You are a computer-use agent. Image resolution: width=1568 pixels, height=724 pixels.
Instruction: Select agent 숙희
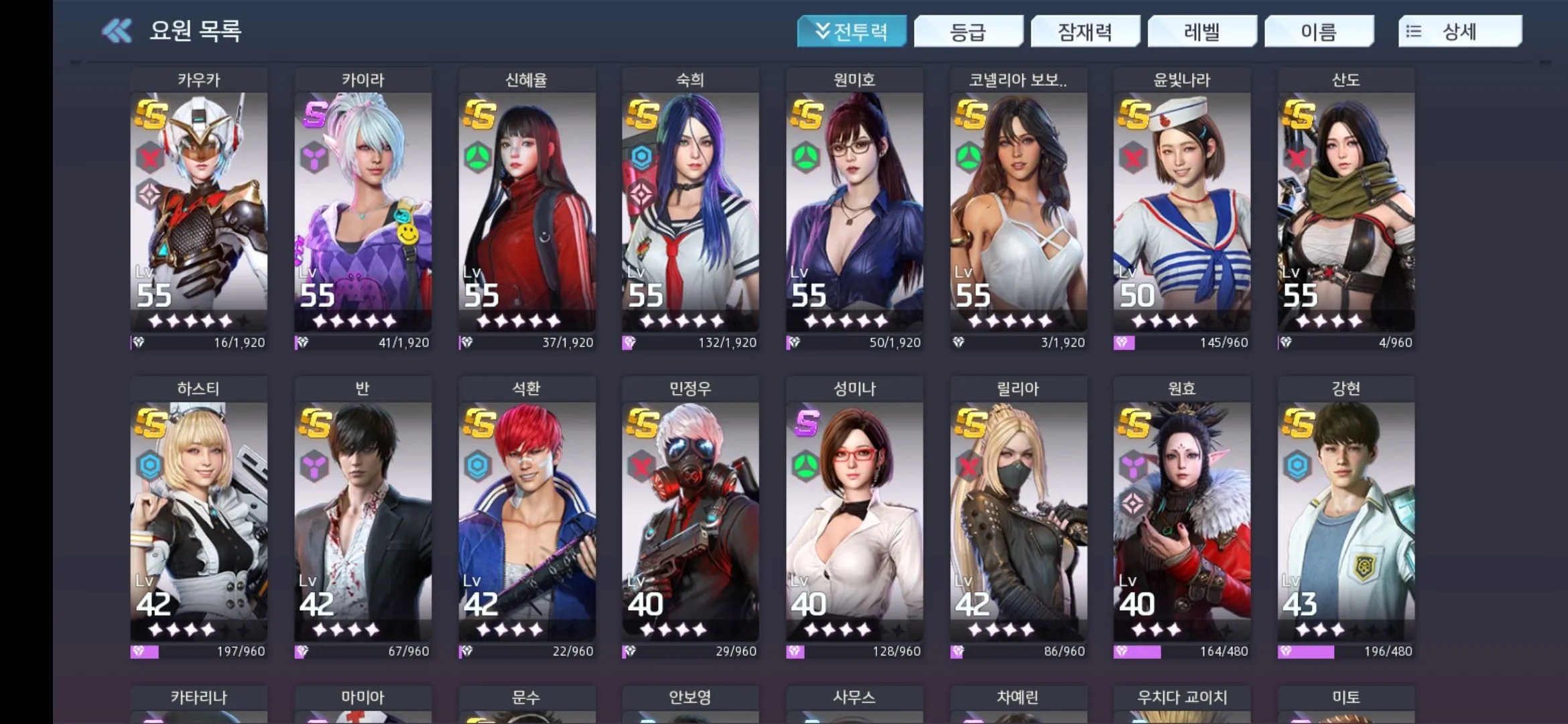(690, 208)
